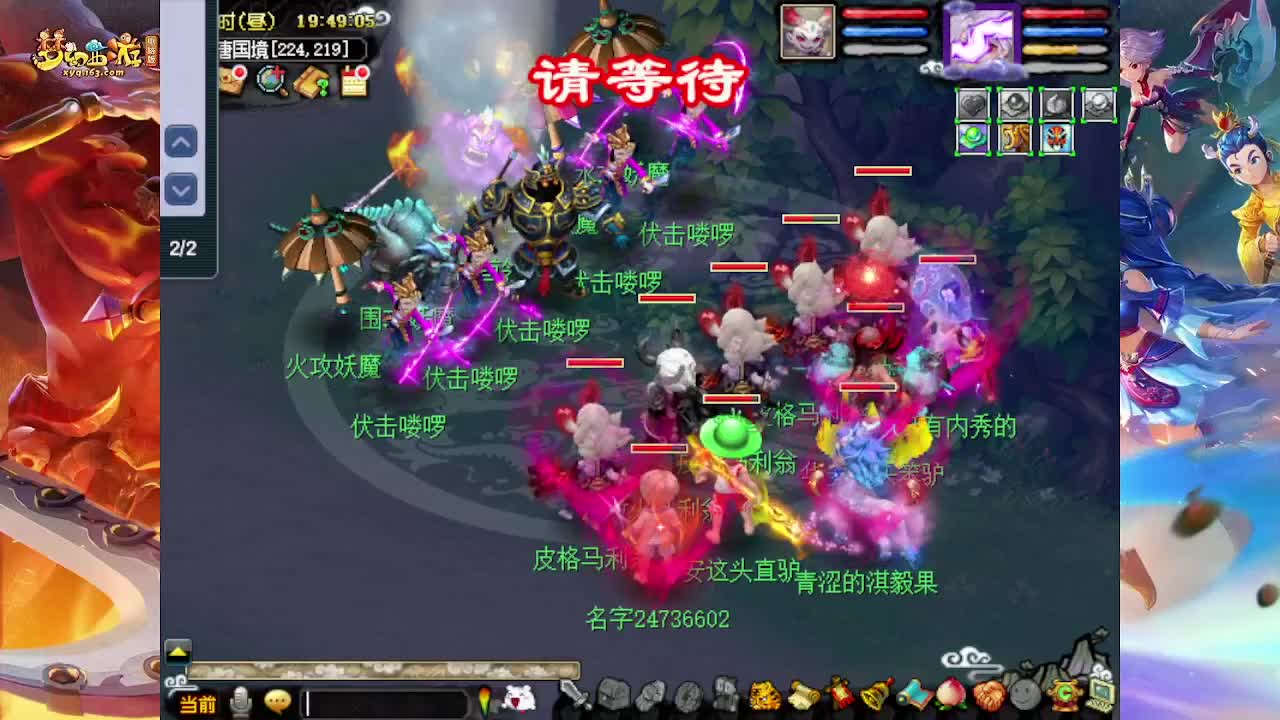Expand the chat panel with the yellow arrow
The height and width of the screenshot is (720, 1280).
click(x=177, y=650)
